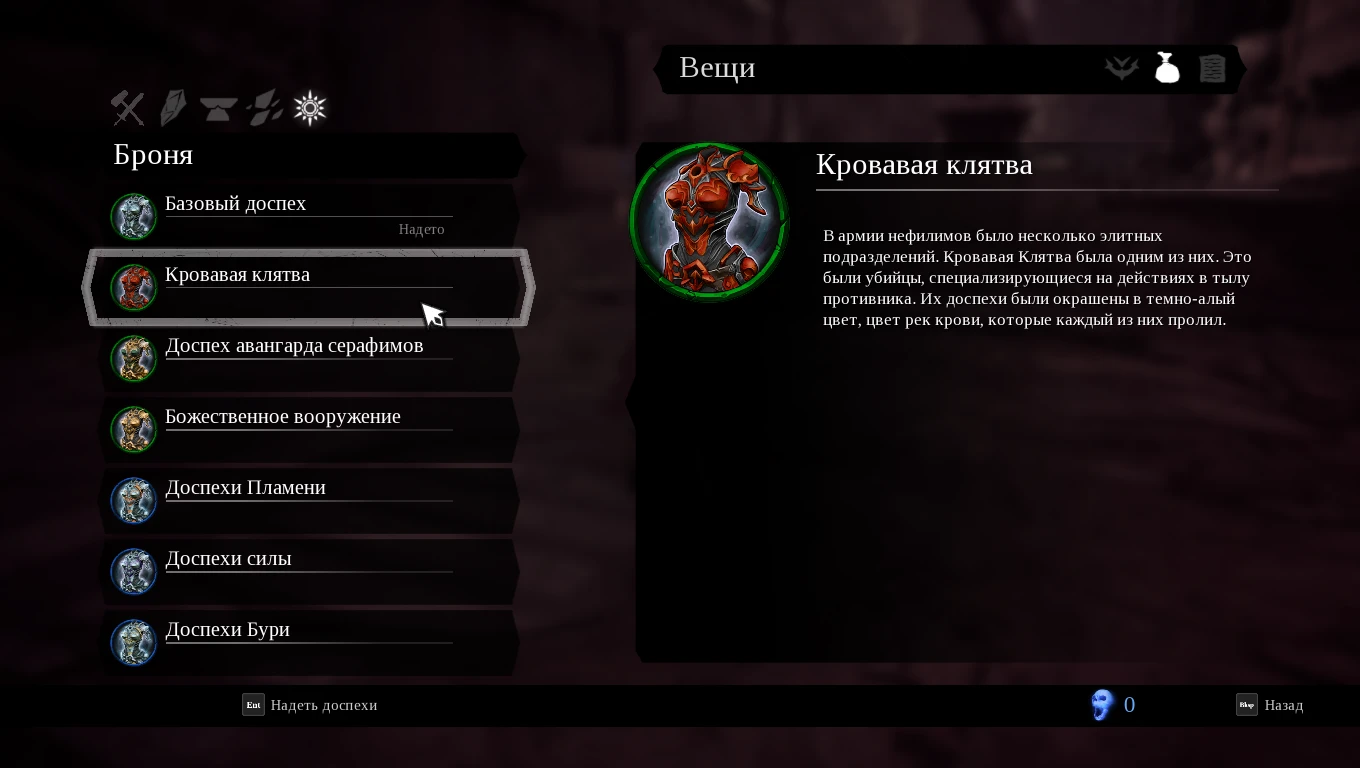Image resolution: width=1360 pixels, height=768 pixels.
Task: Click the Вещи panel title
Action: pyautogui.click(x=716, y=68)
